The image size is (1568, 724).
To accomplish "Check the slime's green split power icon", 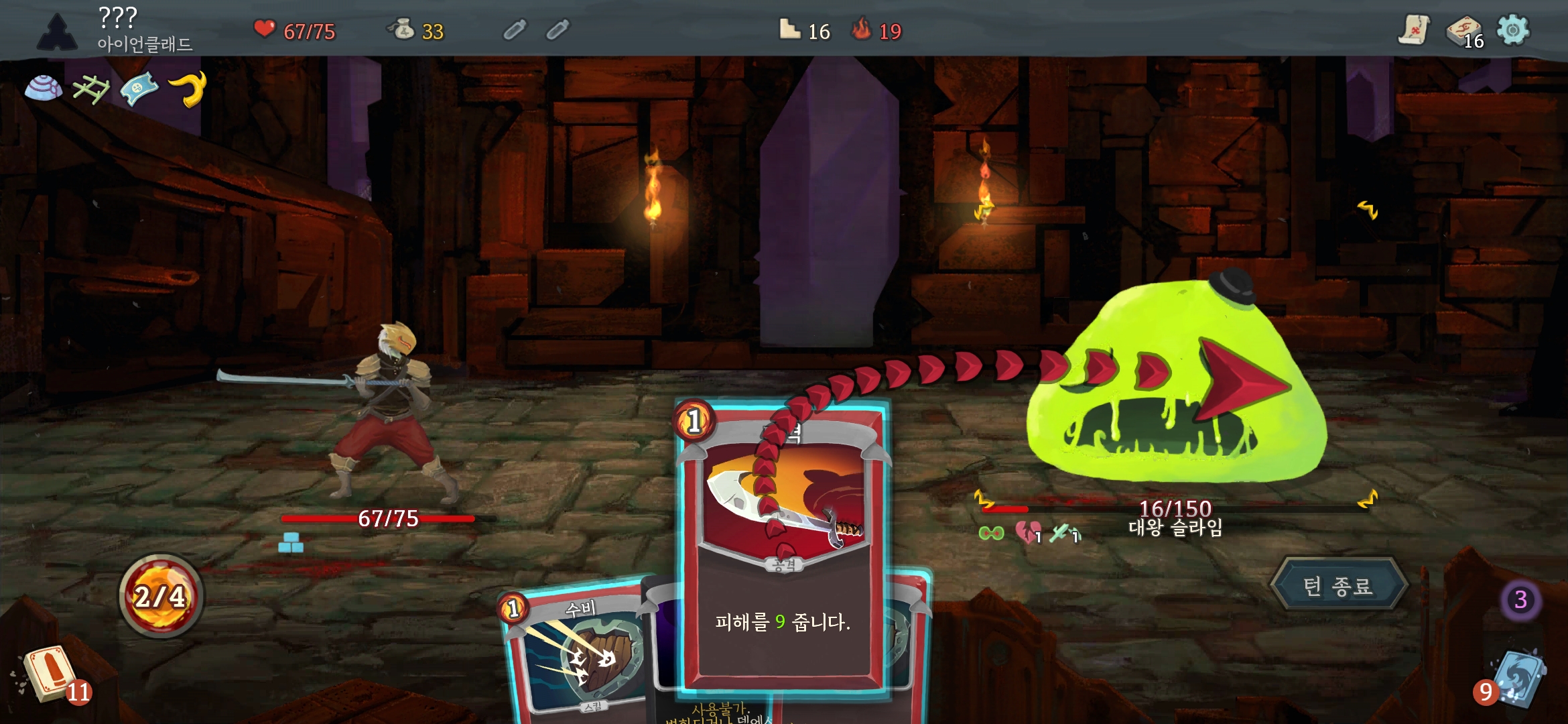I will point(992,533).
